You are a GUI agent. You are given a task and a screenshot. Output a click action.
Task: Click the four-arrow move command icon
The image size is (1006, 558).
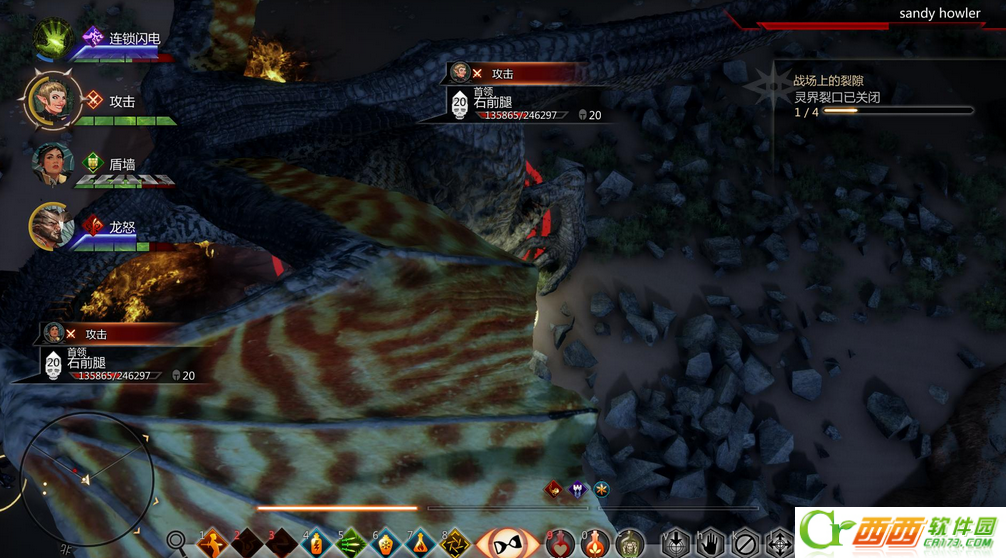coord(778,543)
